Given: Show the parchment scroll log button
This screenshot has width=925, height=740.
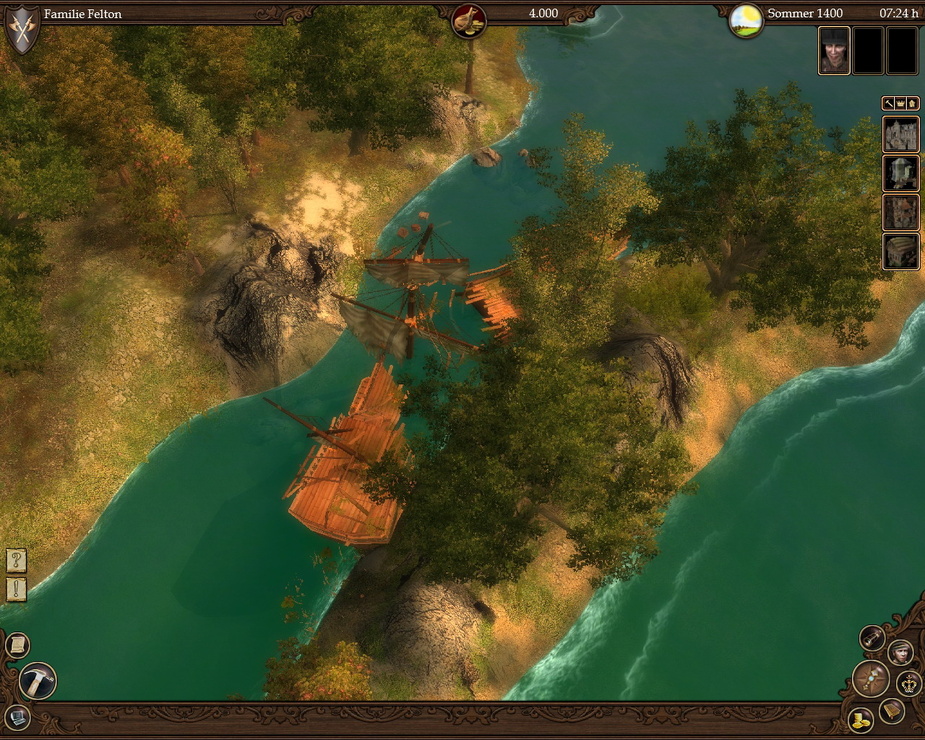Looking at the screenshot, I should click(x=17, y=646).
